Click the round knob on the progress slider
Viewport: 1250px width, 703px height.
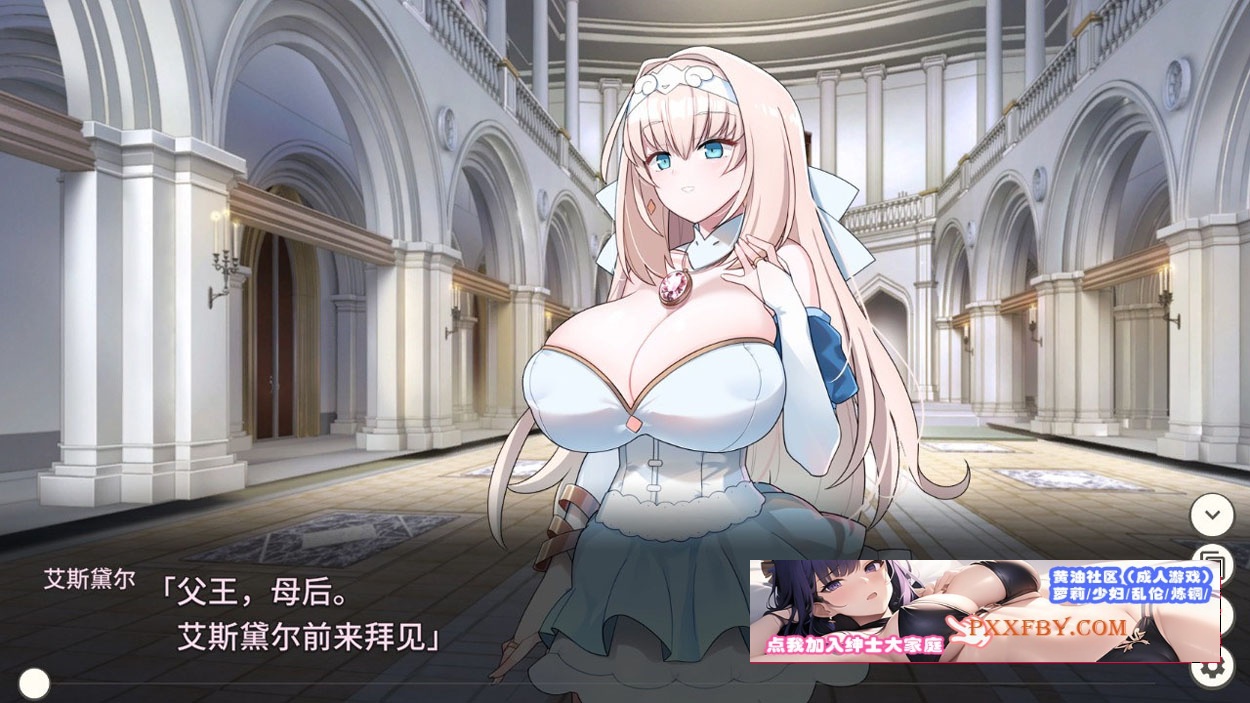point(34,683)
